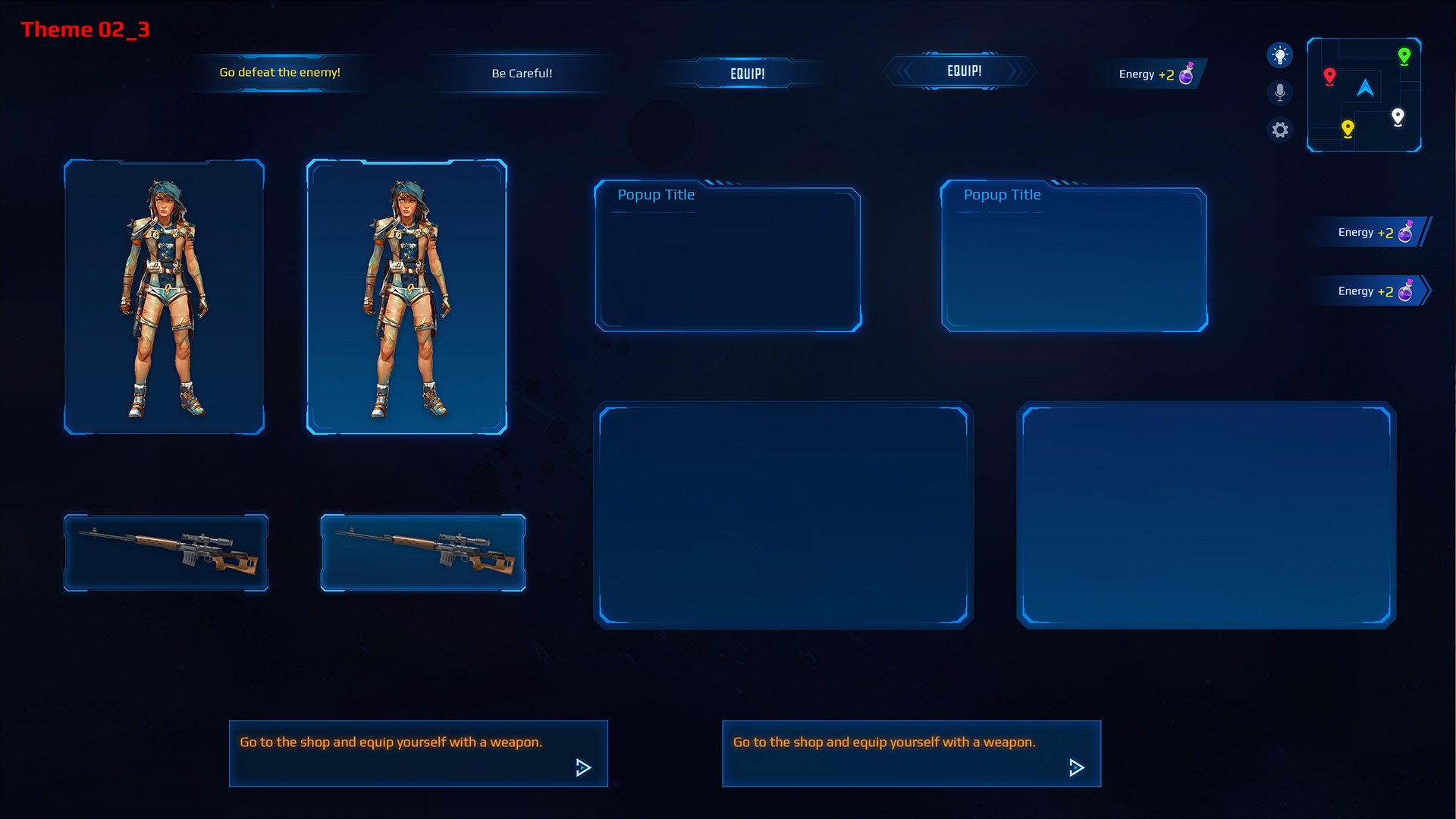Mute the microphone icon
Viewport: 1456px width, 819px height.
1280,92
